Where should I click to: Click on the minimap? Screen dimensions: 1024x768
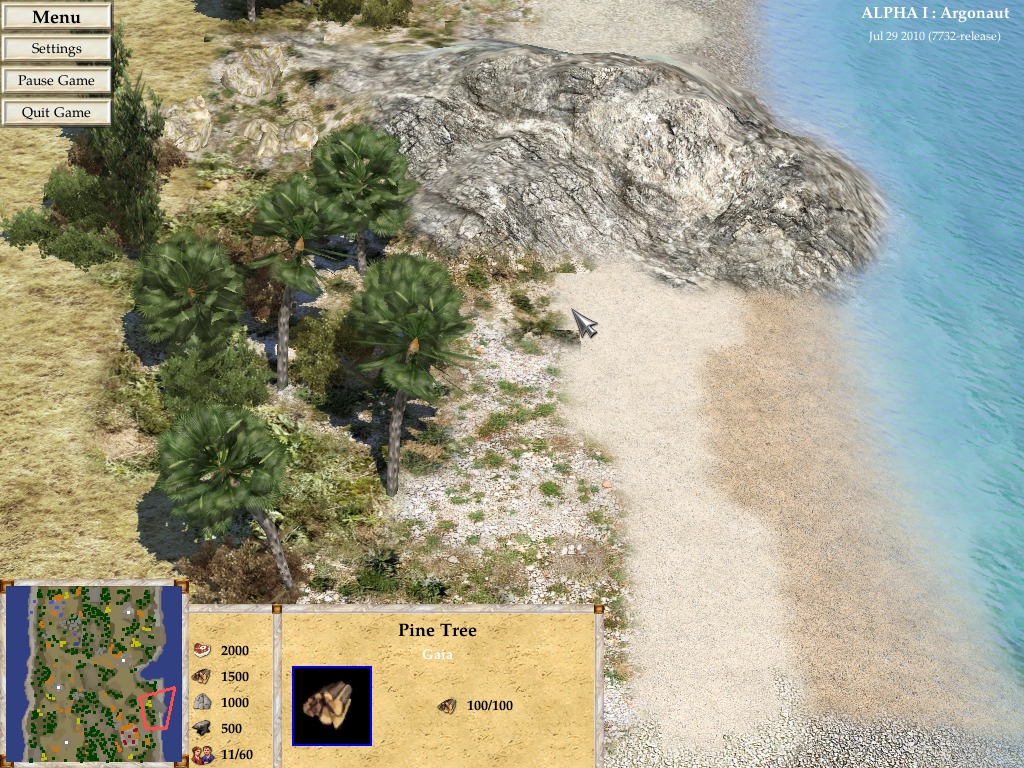tap(95, 674)
